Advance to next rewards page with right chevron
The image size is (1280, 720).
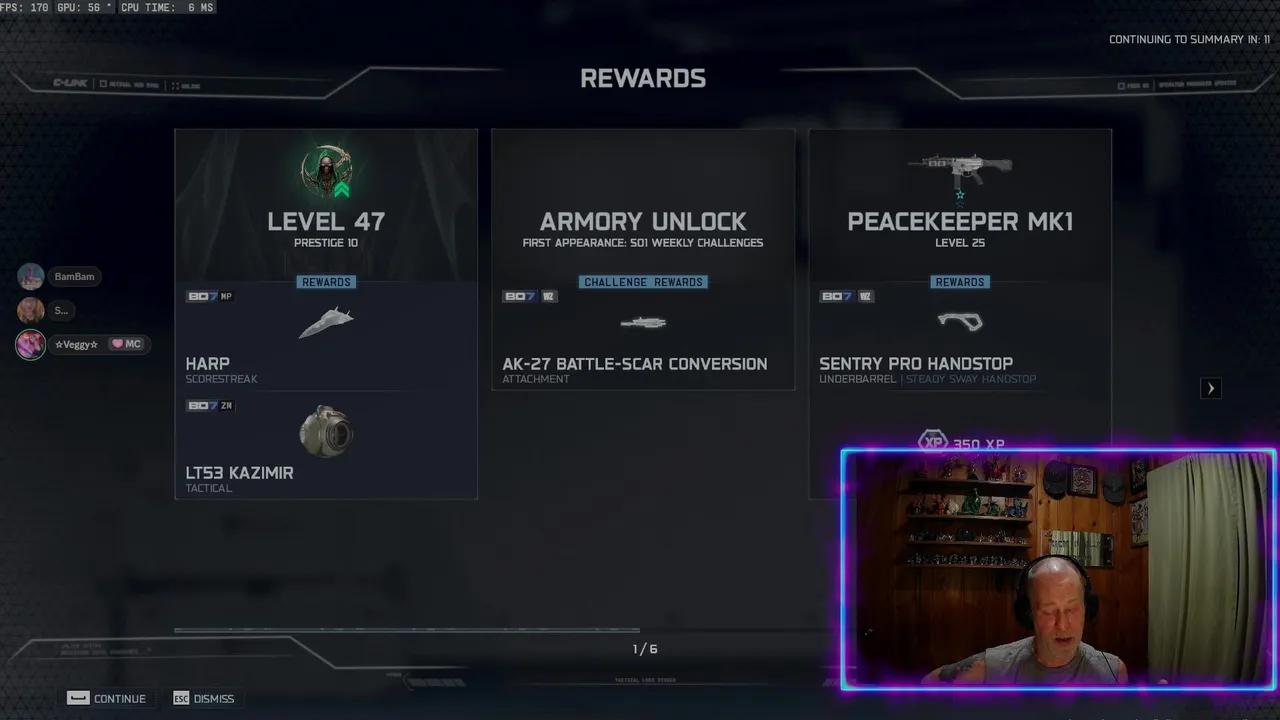point(1211,388)
